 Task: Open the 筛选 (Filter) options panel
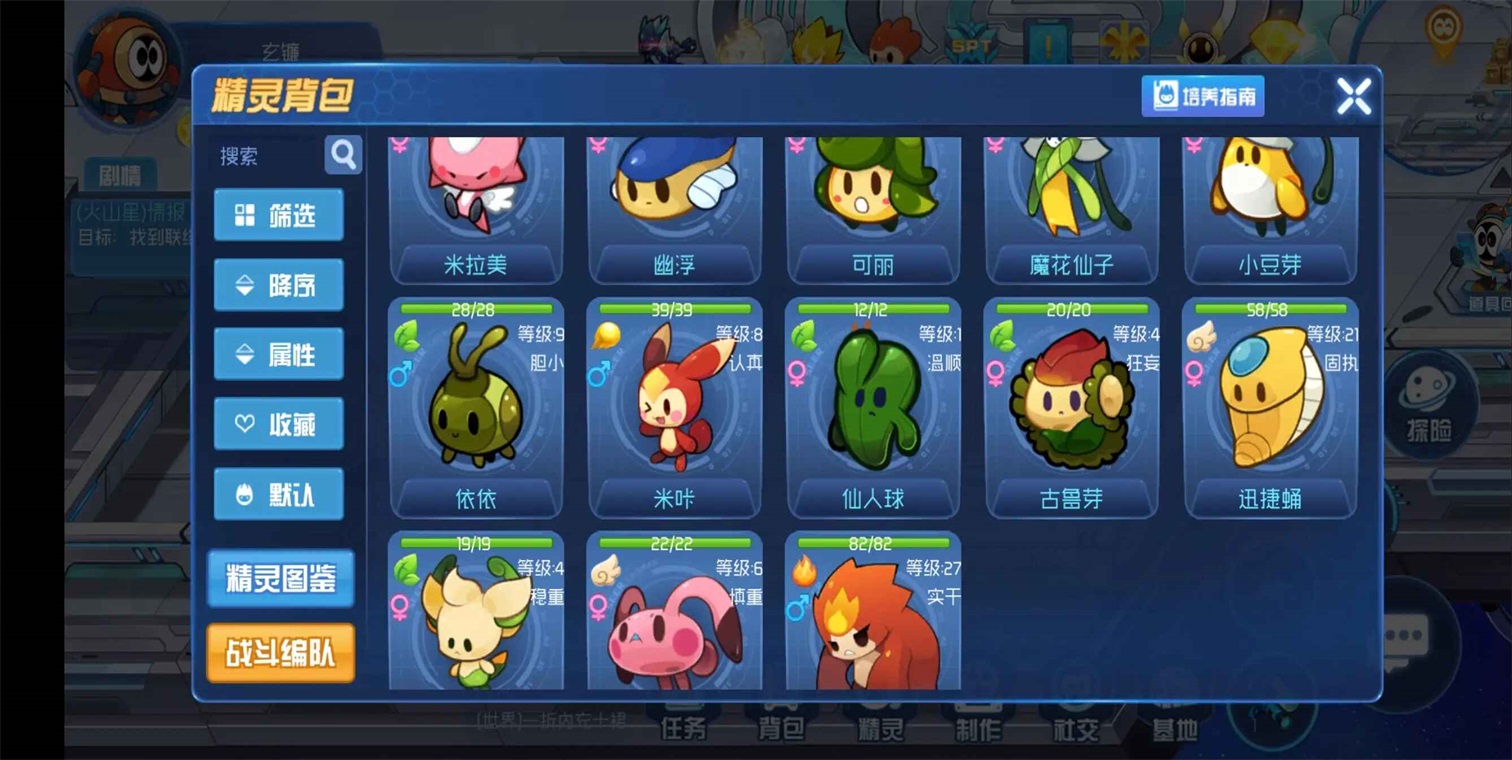coord(279,214)
